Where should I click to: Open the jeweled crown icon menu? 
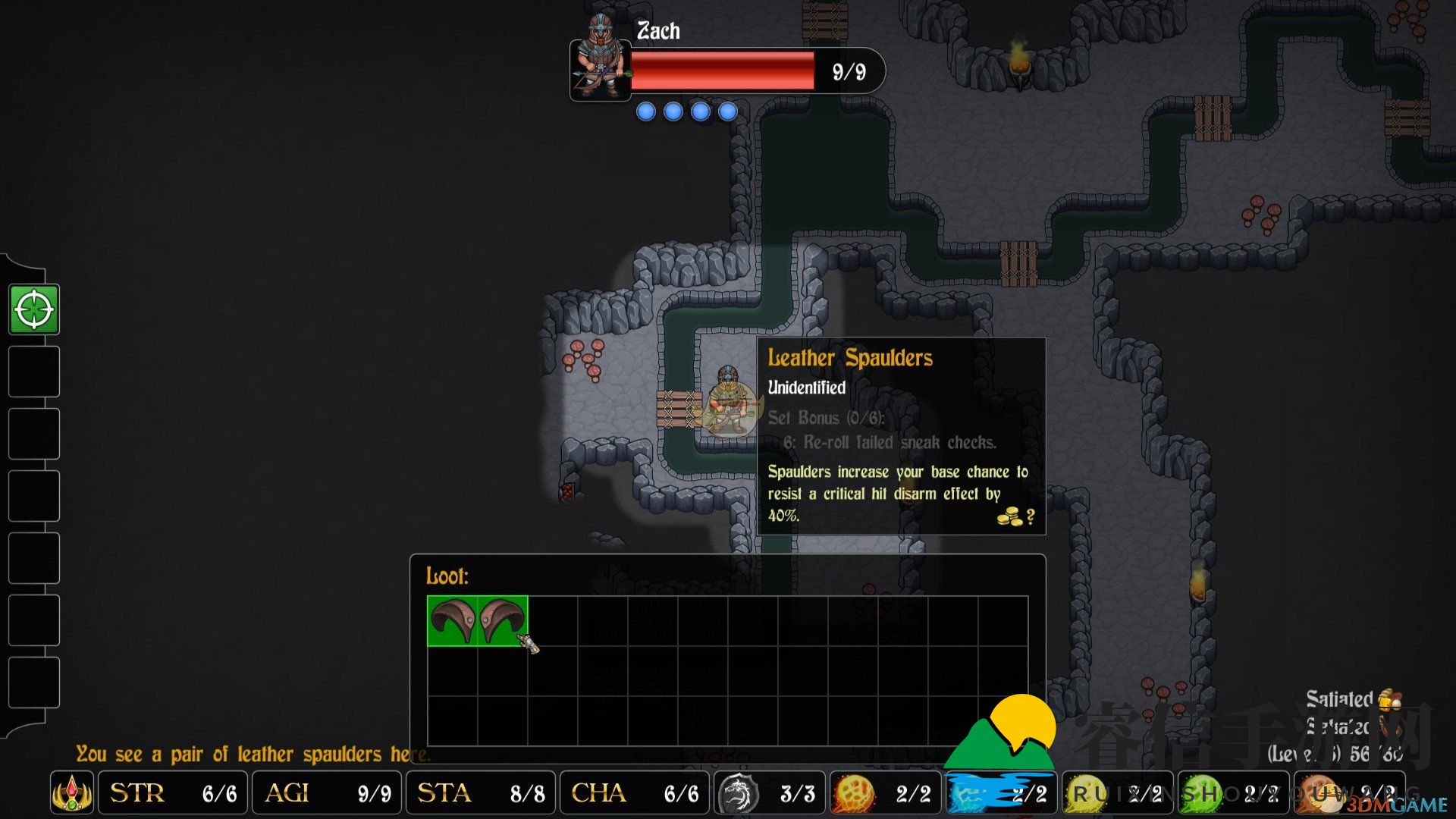(x=72, y=793)
